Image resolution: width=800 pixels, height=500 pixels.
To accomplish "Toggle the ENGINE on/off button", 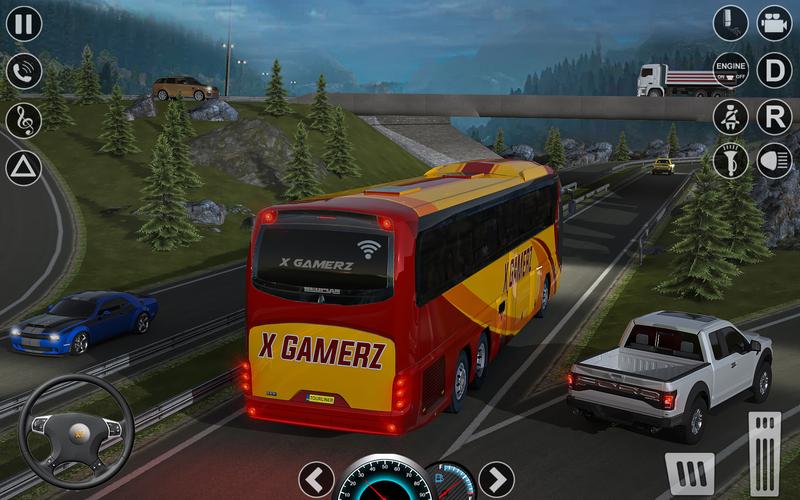I will coord(730,70).
